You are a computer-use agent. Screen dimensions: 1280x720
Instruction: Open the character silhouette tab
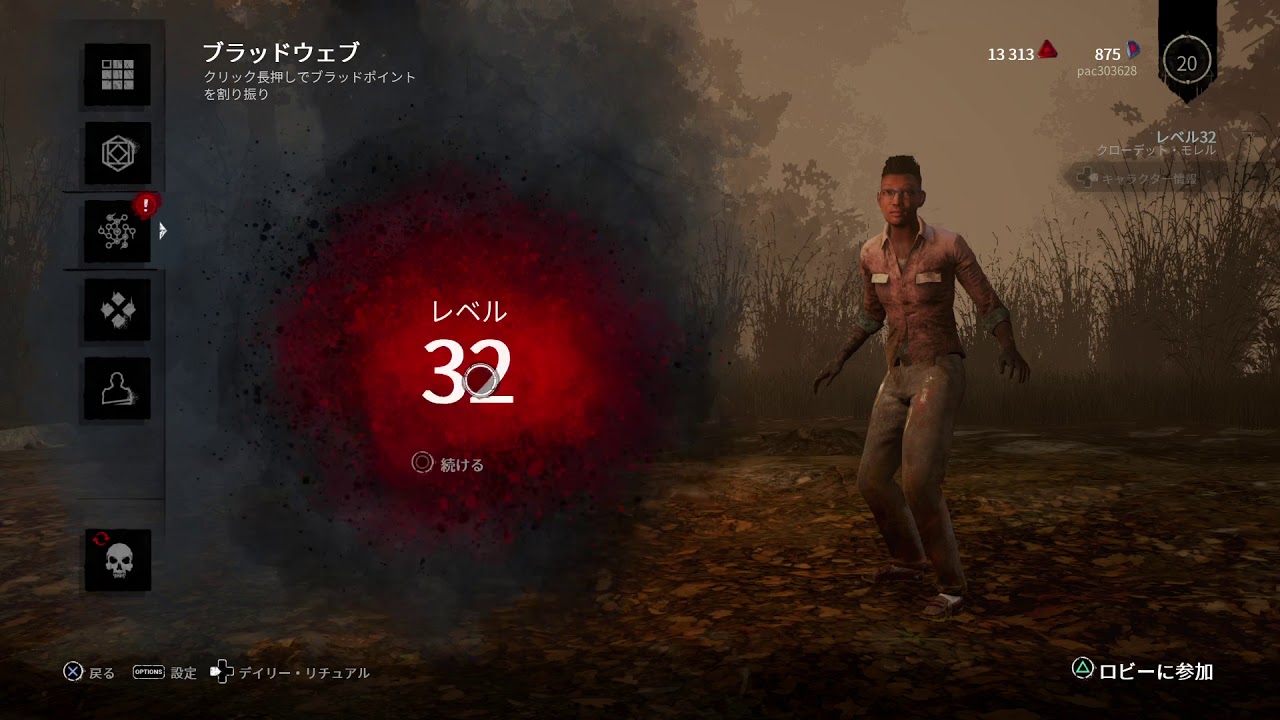117,388
